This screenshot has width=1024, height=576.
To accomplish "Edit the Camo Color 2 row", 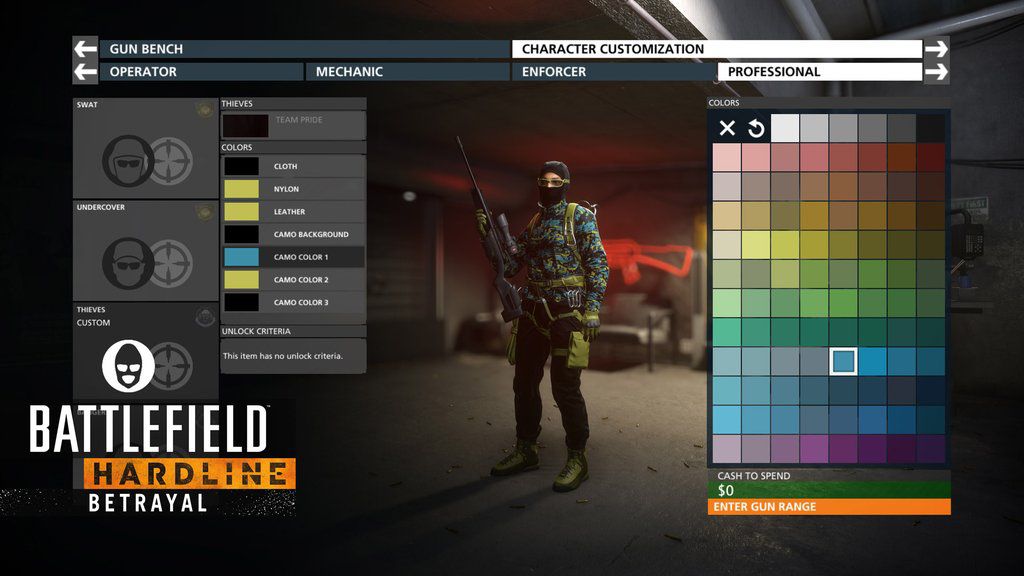I will coord(293,280).
